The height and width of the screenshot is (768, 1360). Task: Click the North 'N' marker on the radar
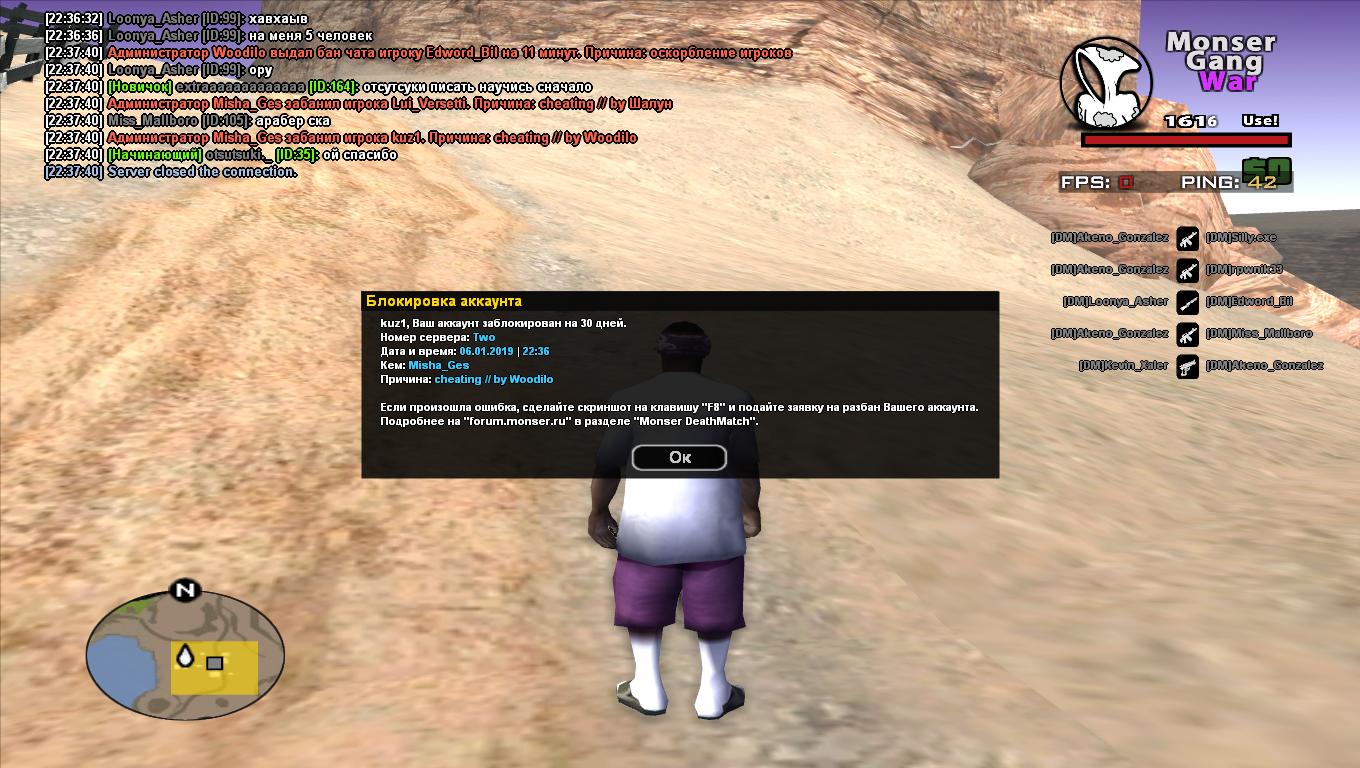pos(183,592)
